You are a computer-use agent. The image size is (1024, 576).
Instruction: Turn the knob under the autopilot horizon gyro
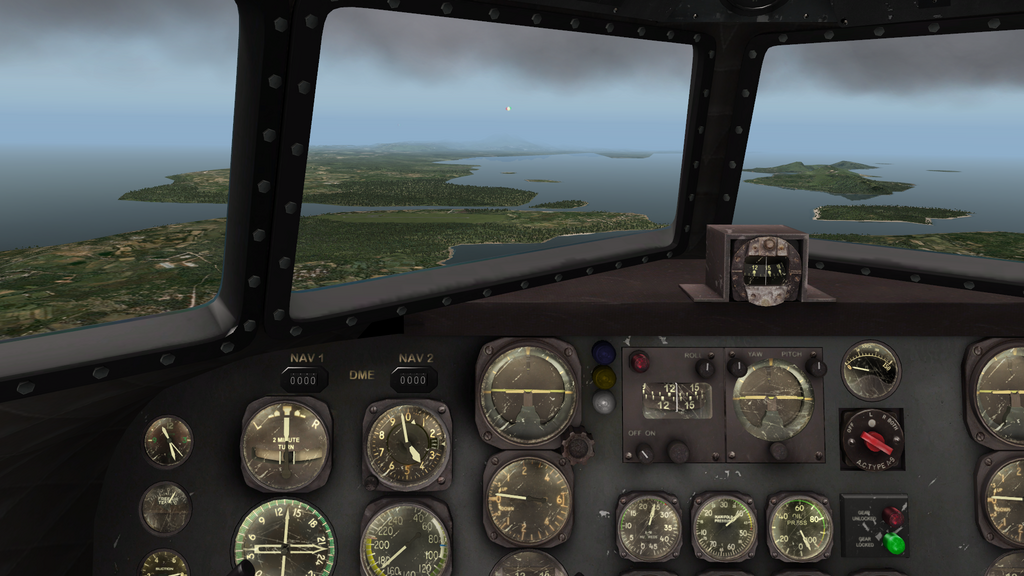point(778,451)
